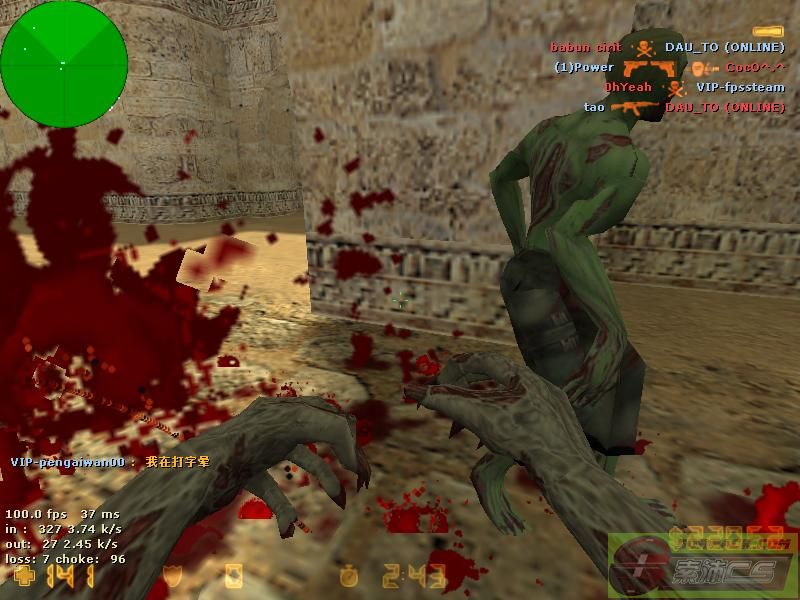Image resolution: width=800 pixels, height=600 pixels.
Task: Open the CS watermark logo
Action: pos(702,565)
